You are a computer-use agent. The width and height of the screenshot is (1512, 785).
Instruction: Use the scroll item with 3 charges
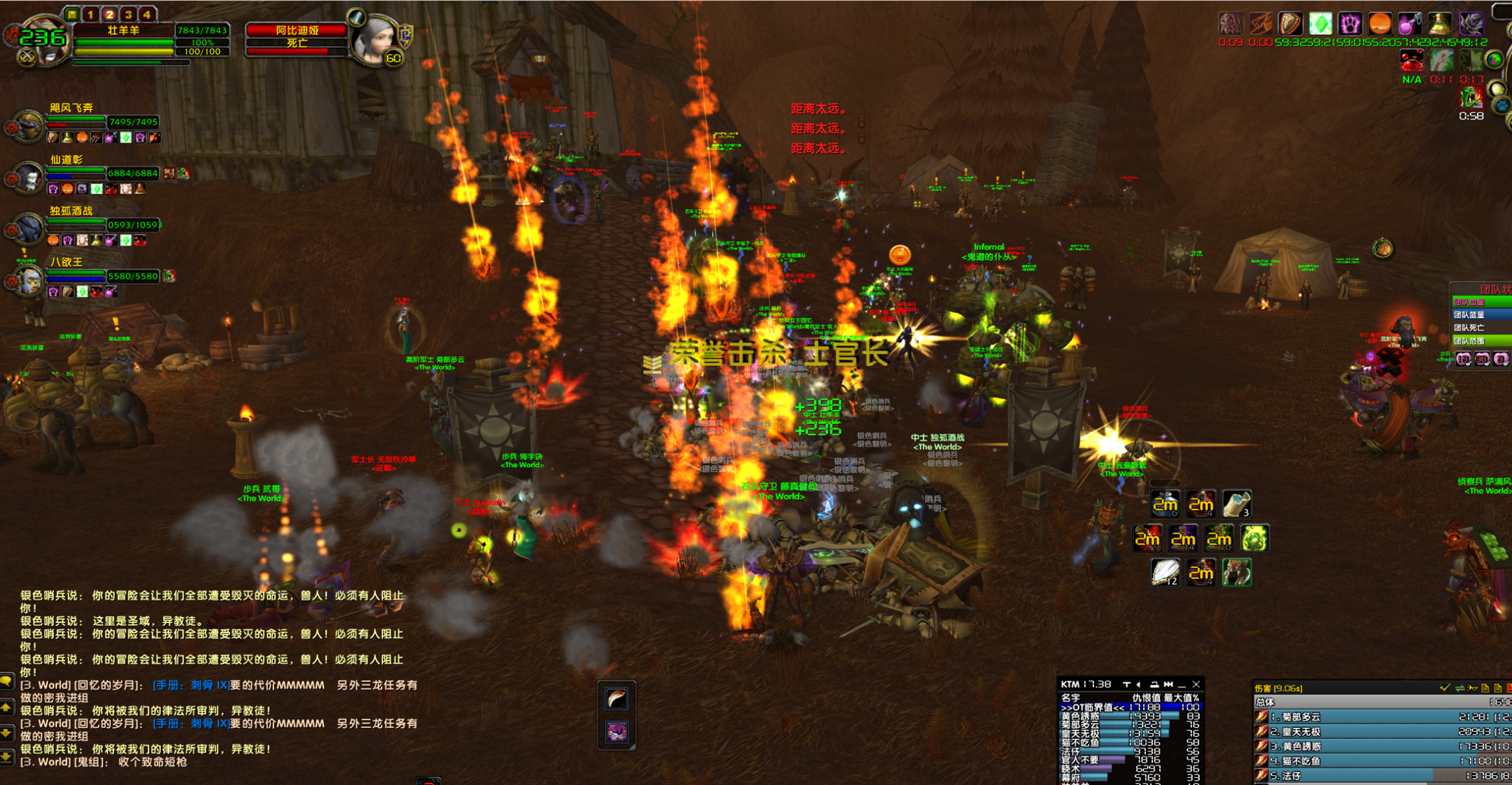coord(1236,504)
